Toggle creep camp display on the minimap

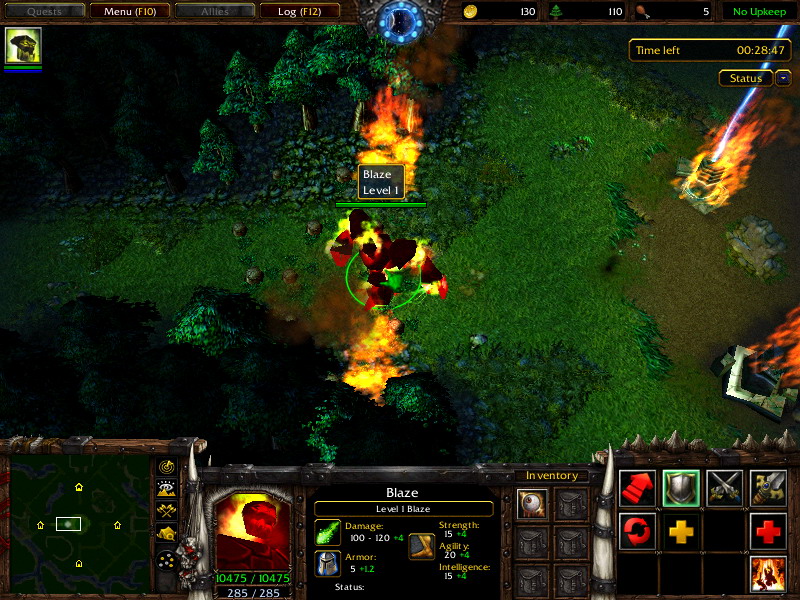pos(166,533)
